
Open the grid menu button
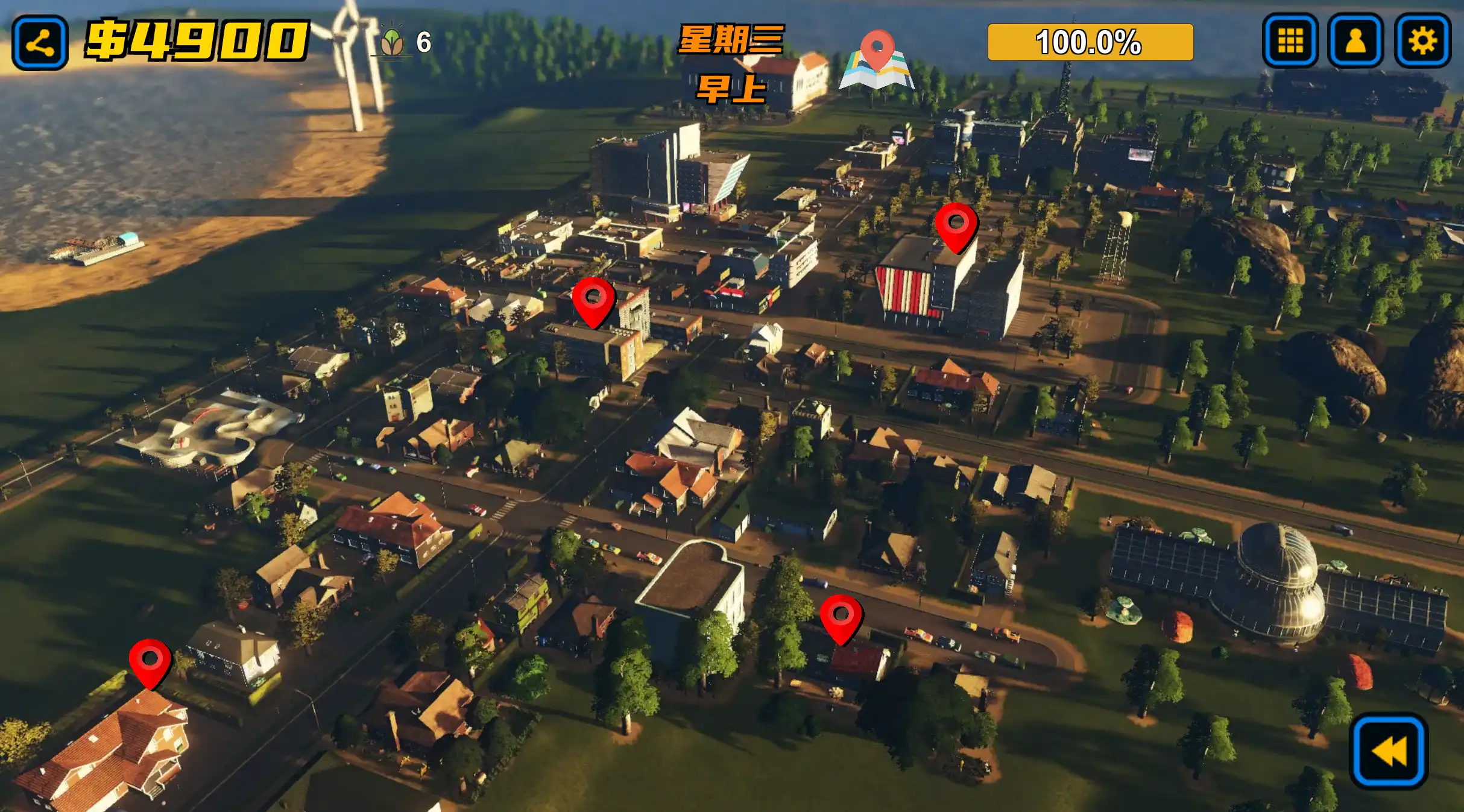coord(1290,41)
